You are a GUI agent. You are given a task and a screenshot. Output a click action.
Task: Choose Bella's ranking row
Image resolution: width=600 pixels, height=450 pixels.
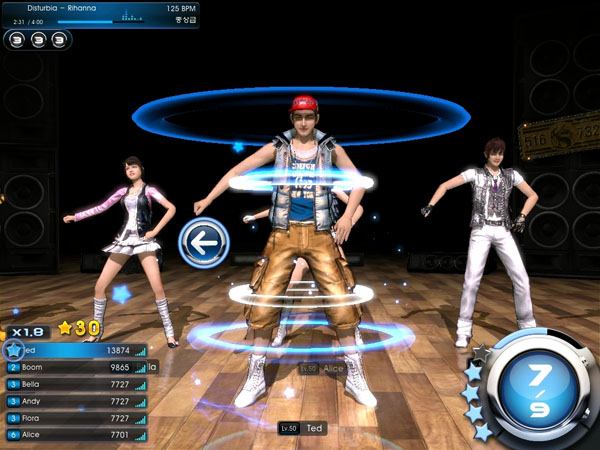(x=76, y=384)
